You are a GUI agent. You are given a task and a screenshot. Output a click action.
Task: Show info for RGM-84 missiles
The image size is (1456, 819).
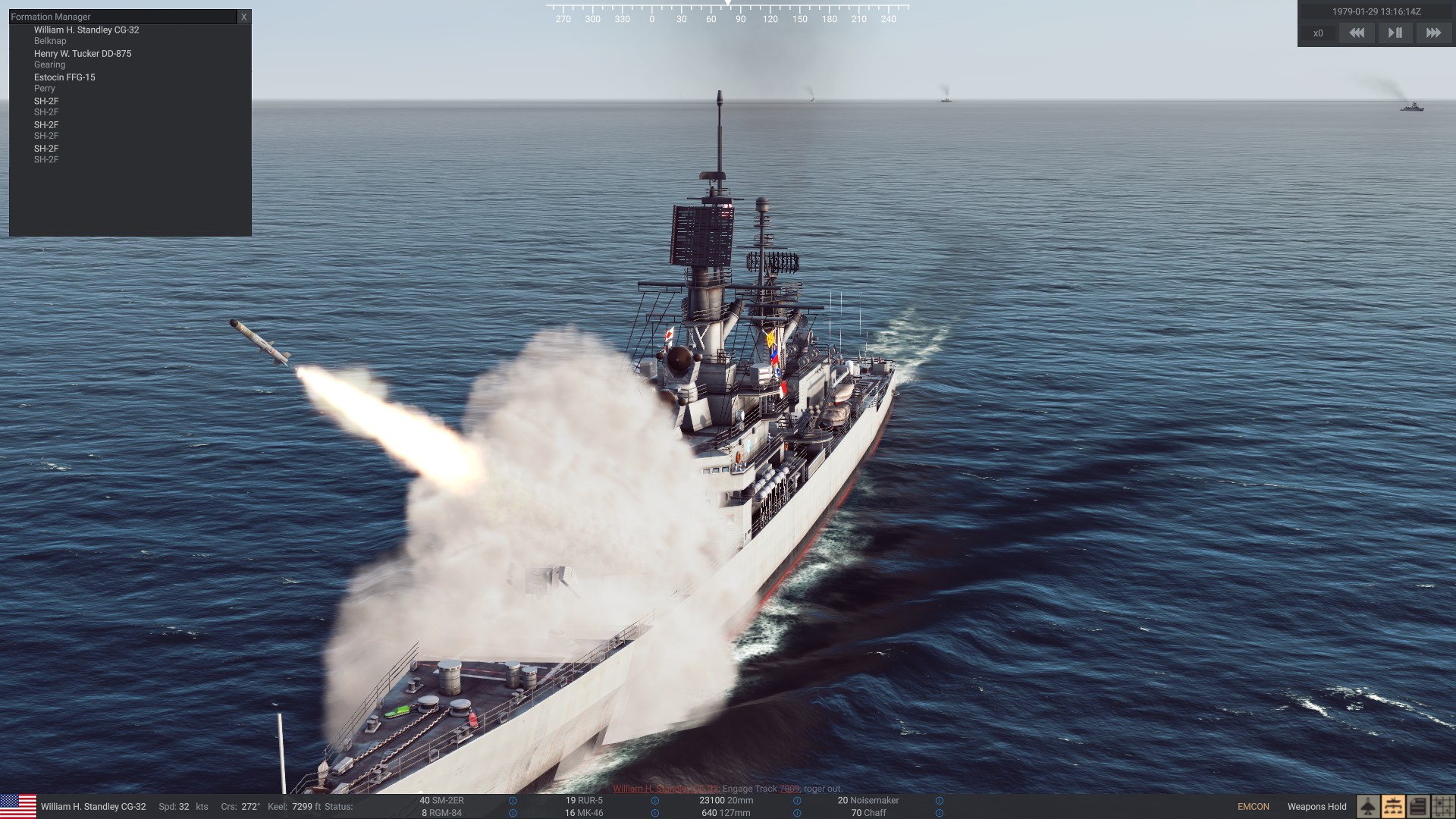pos(513,813)
